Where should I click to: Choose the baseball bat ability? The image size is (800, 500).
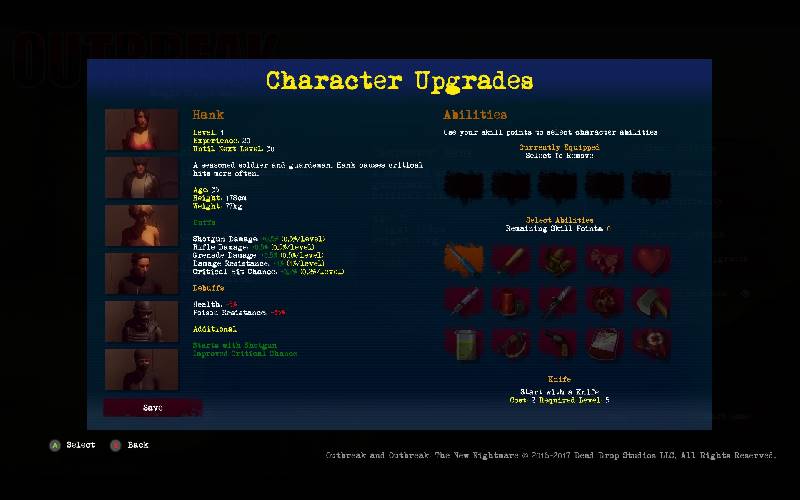pyautogui.click(x=511, y=259)
